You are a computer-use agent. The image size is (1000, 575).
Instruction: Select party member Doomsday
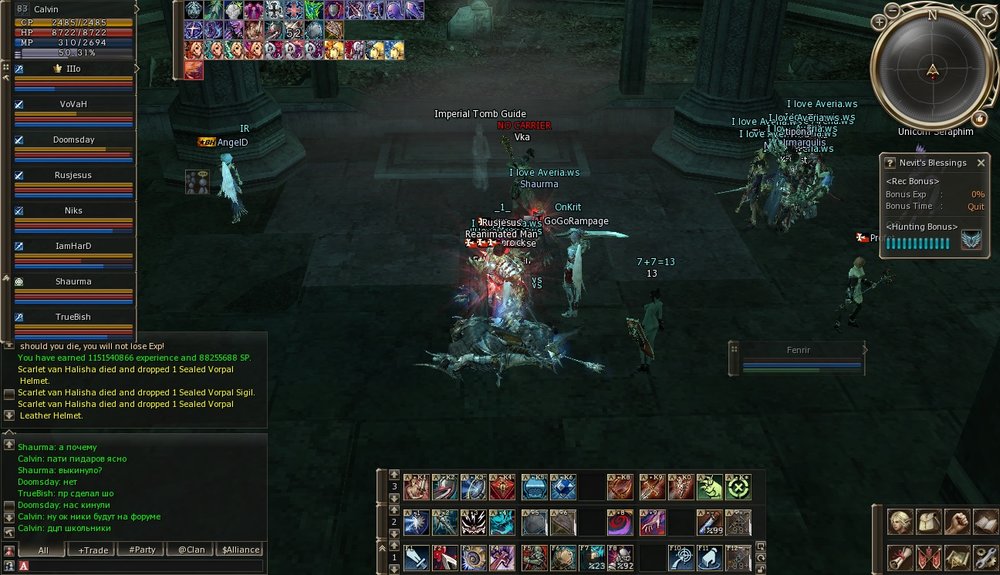click(74, 140)
